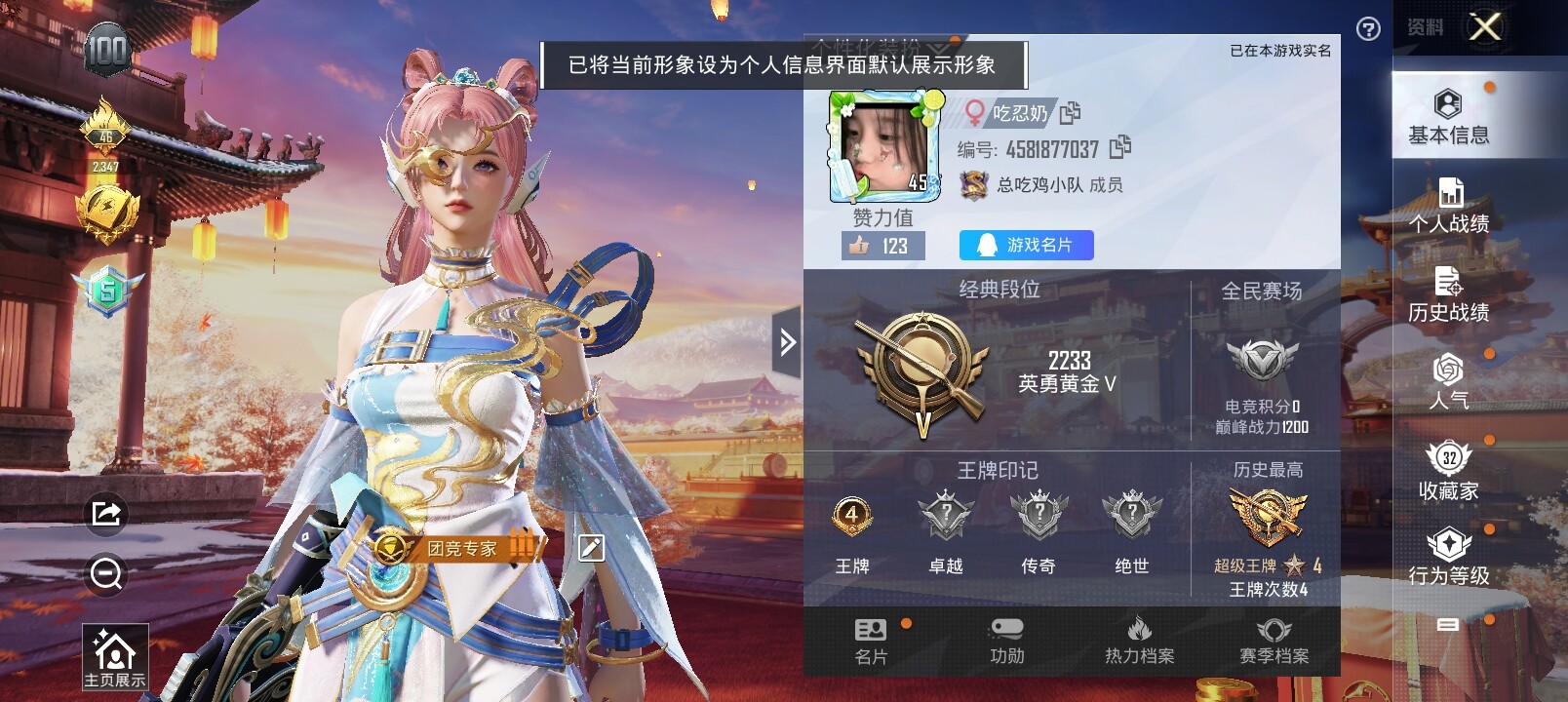Switch to the 基本信息 tab
Image resolution: width=1568 pixels, height=702 pixels.
pos(1448,117)
